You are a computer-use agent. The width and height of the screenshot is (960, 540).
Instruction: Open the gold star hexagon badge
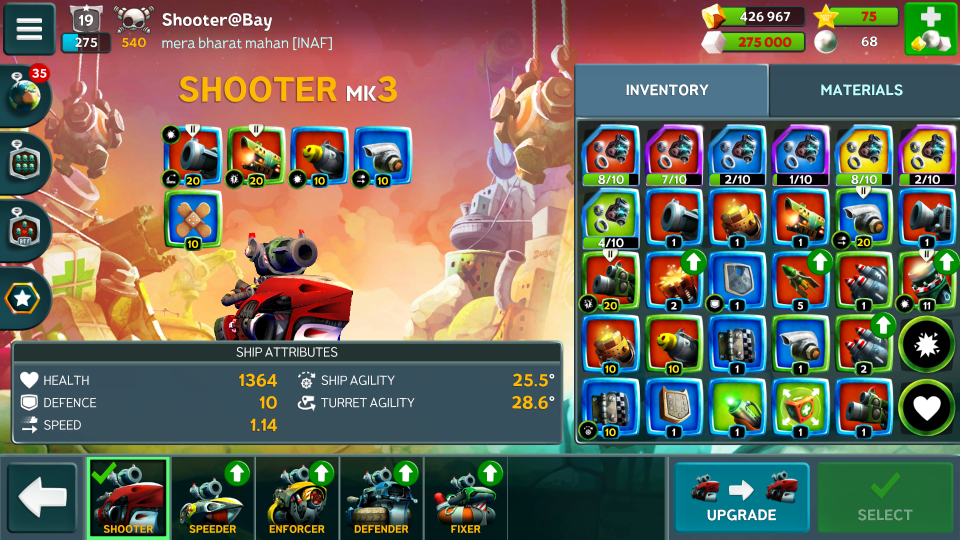pos(25,298)
